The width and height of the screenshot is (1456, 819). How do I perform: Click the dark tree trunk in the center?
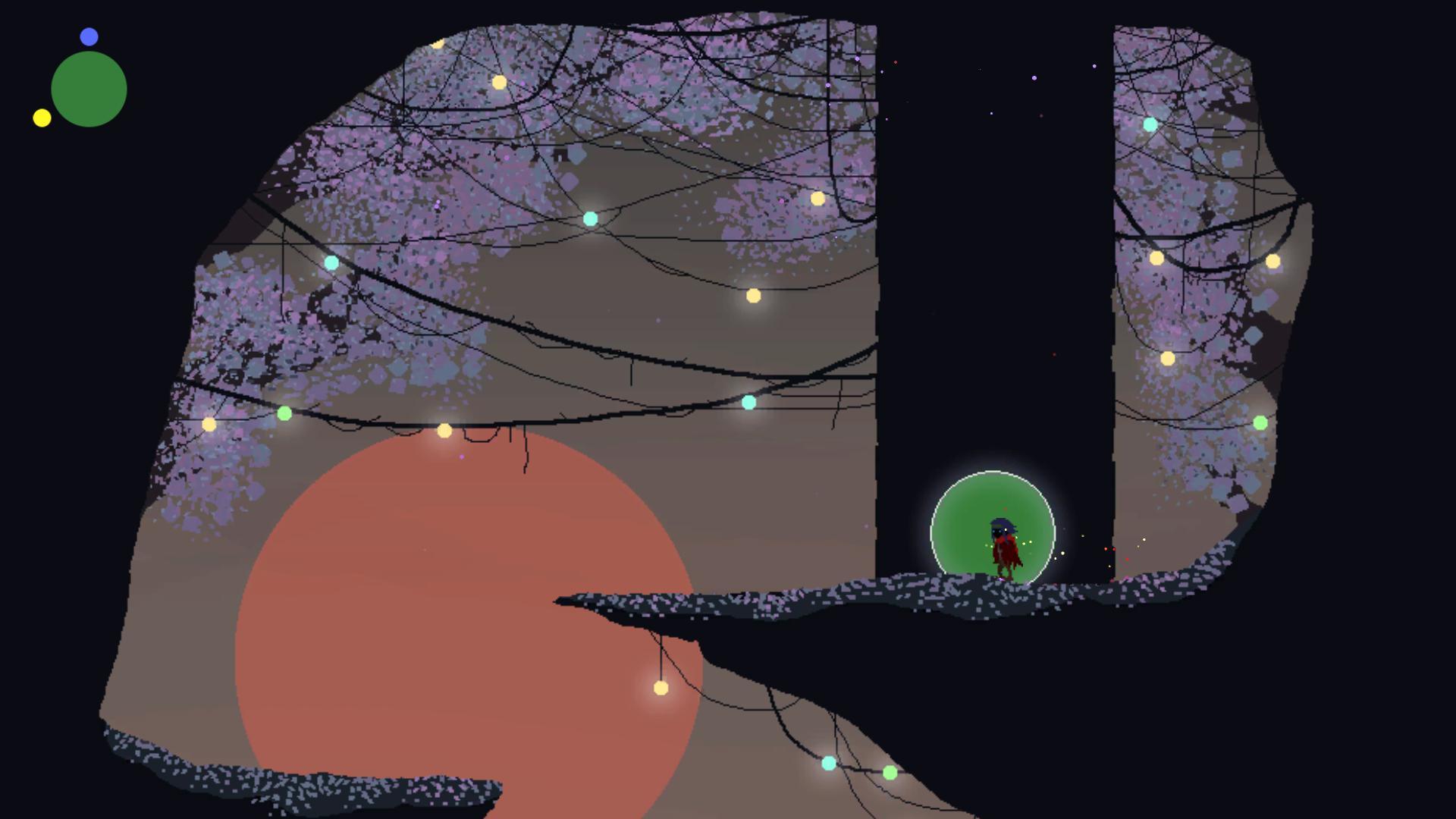[x=986, y=303]
